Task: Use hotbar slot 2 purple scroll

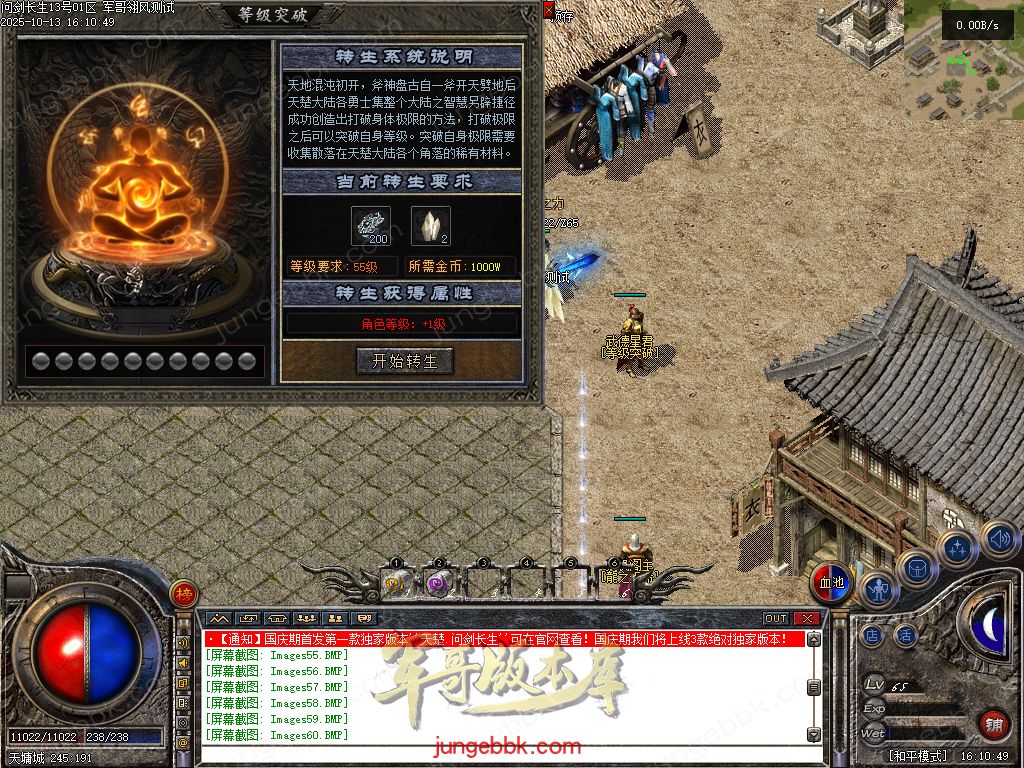Action: (439, 582)
